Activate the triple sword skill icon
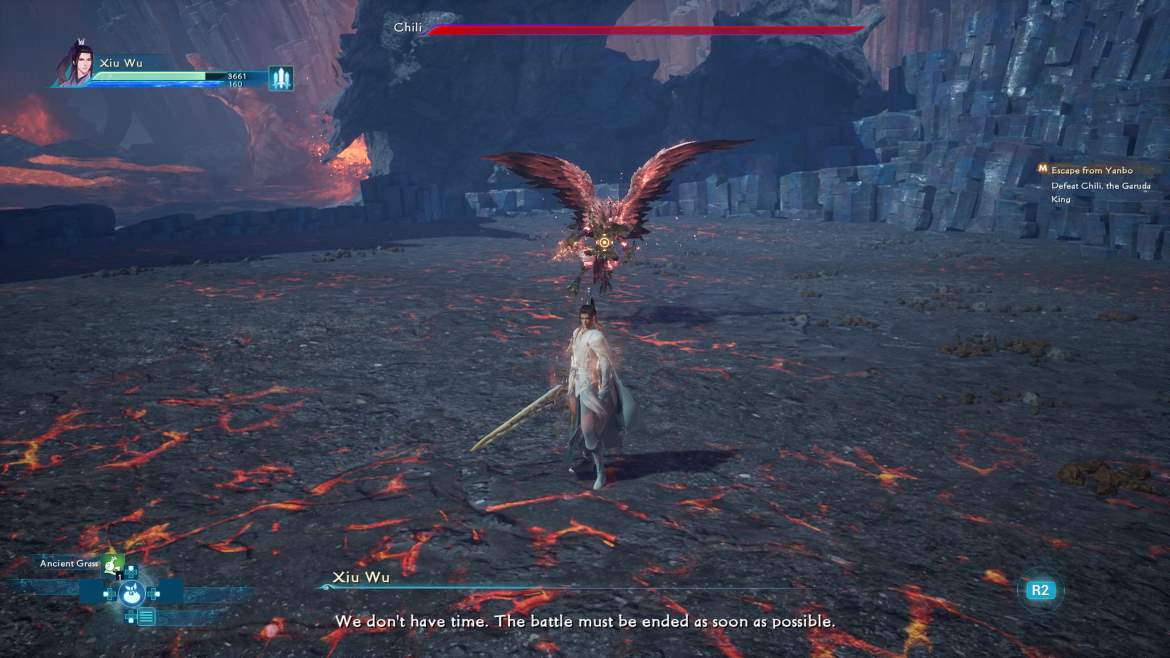1170x658 pixels. click(x=281, y=78)
